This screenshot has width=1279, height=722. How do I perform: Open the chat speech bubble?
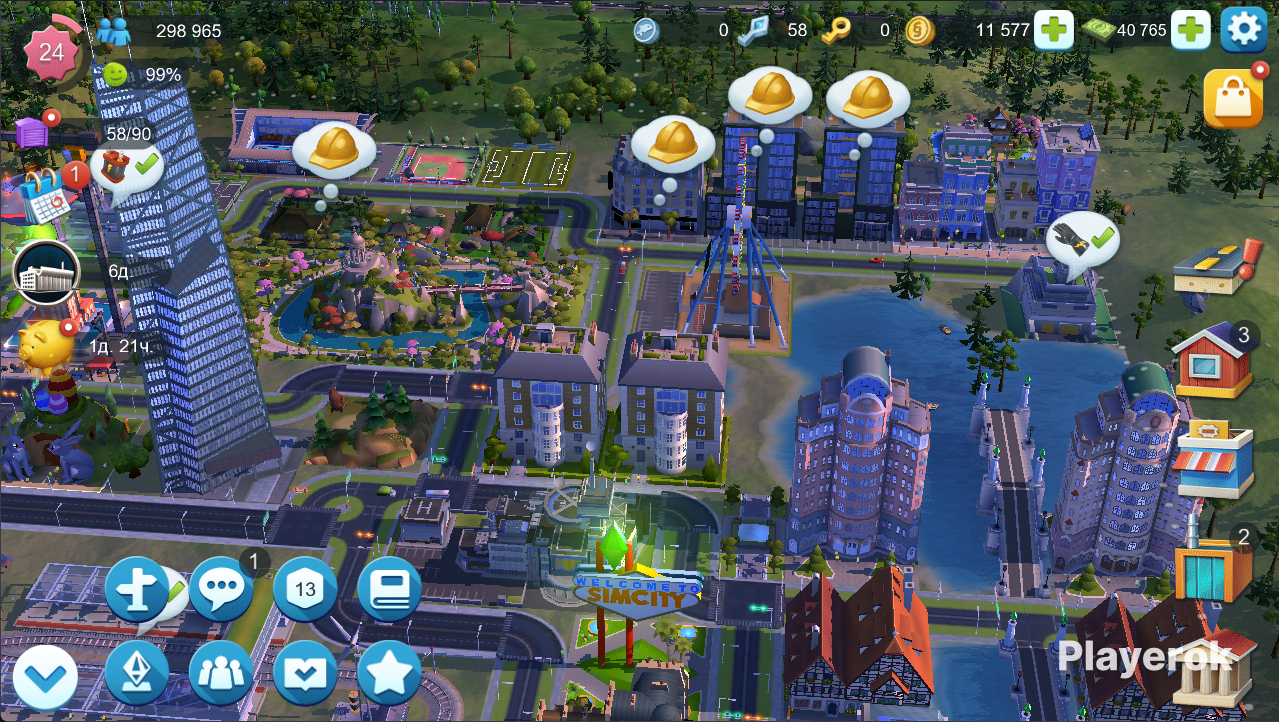click(221, 588)
